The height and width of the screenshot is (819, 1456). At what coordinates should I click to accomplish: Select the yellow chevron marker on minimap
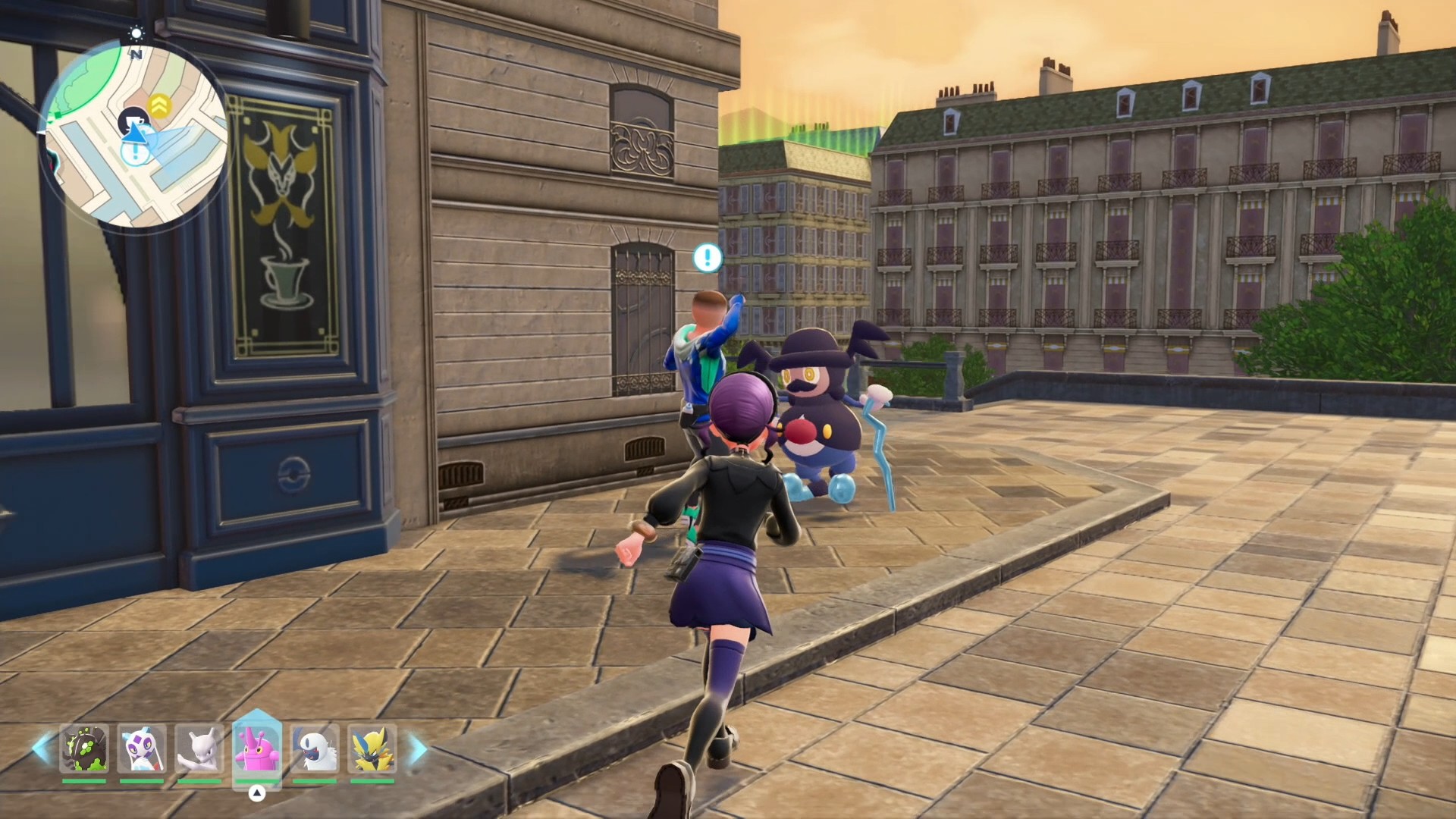pos(159,105)
